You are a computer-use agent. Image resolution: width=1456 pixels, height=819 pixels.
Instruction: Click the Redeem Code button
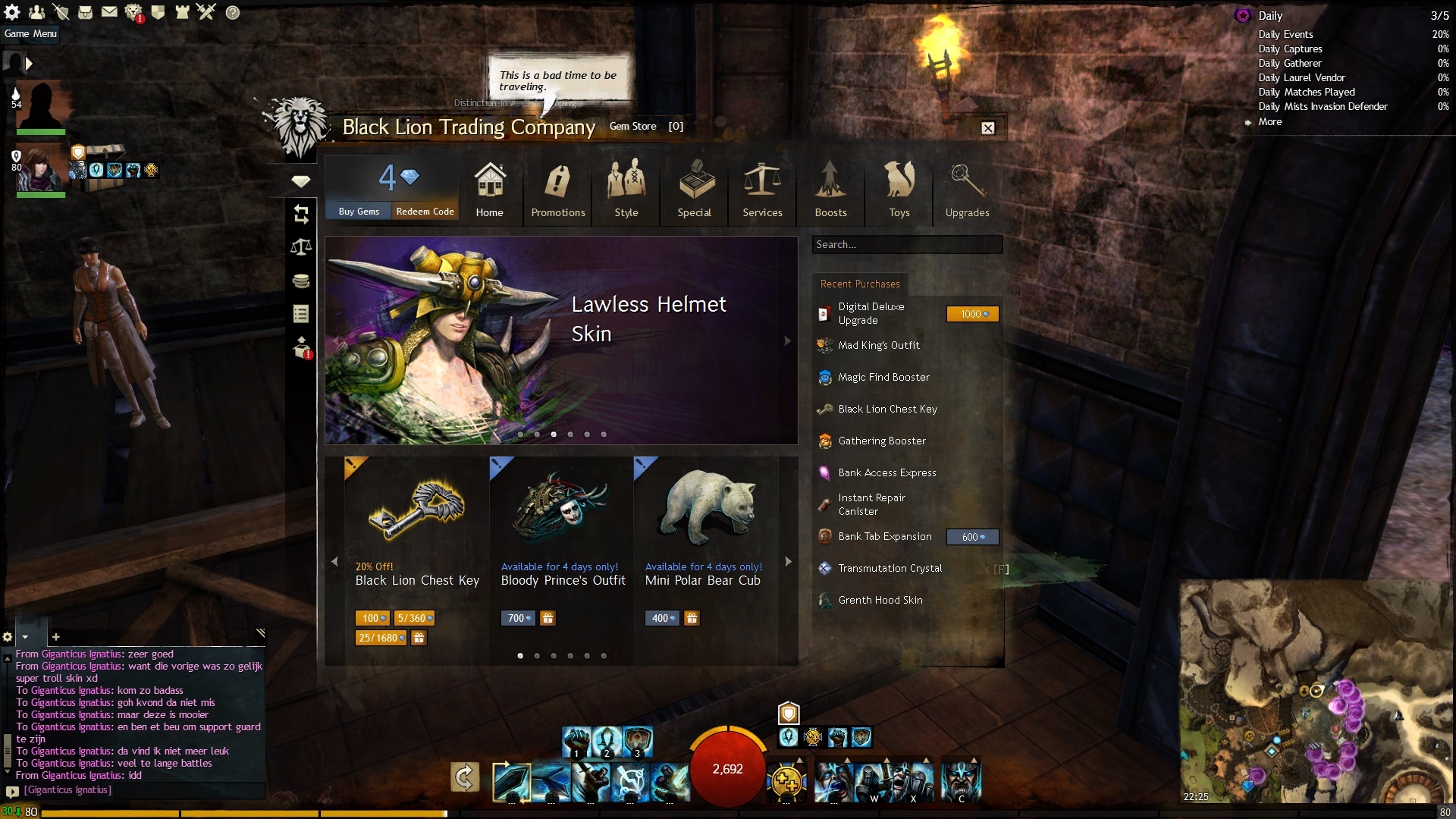point(425,212)
